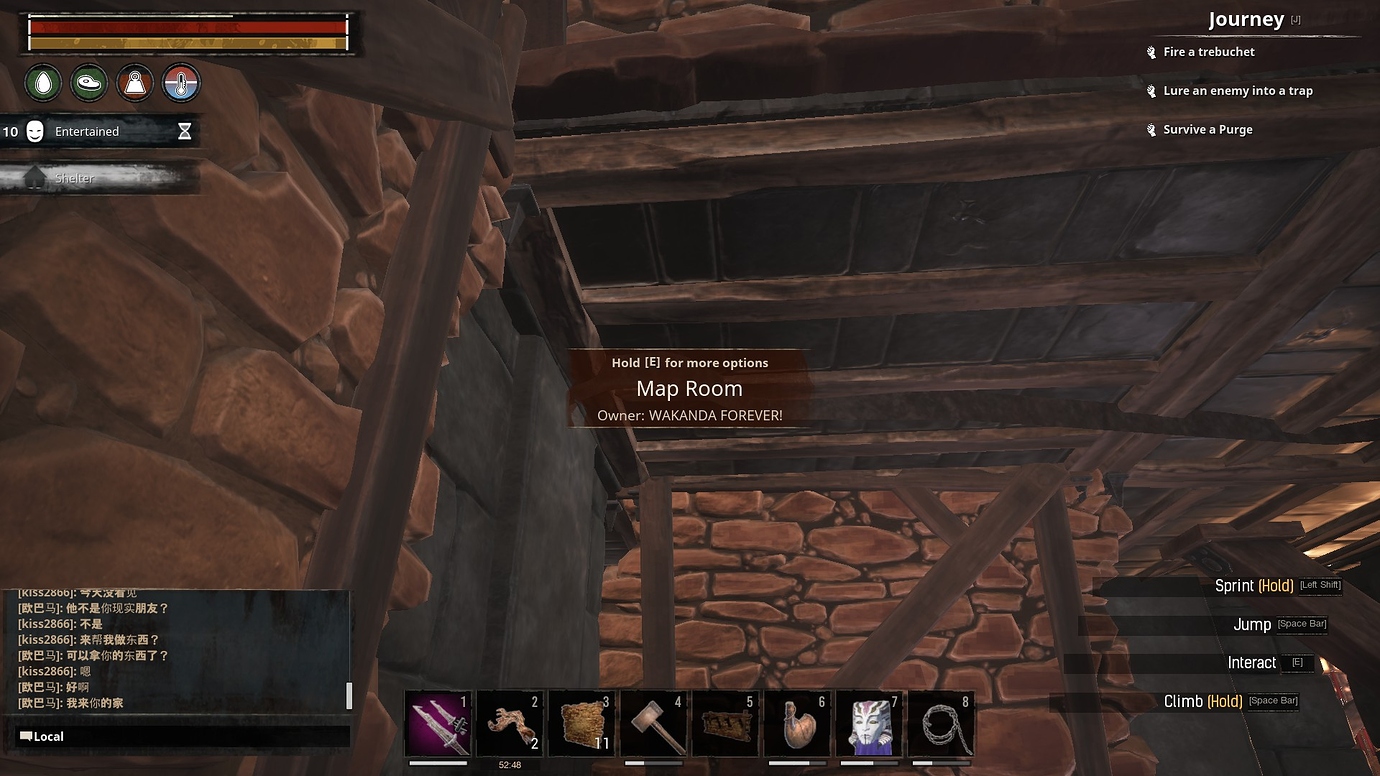Open the Journey panel header
Viewport: 1380px width, 776px height.
(1246, 18)
